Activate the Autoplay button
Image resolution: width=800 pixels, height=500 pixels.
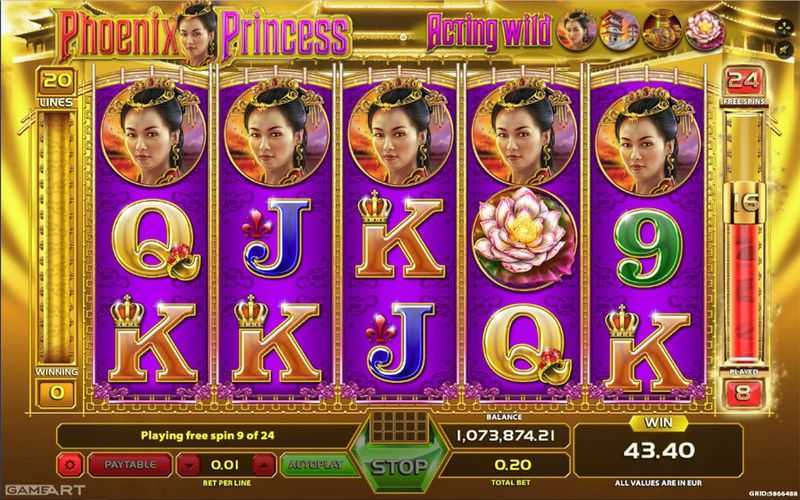[x=313, y=465]
